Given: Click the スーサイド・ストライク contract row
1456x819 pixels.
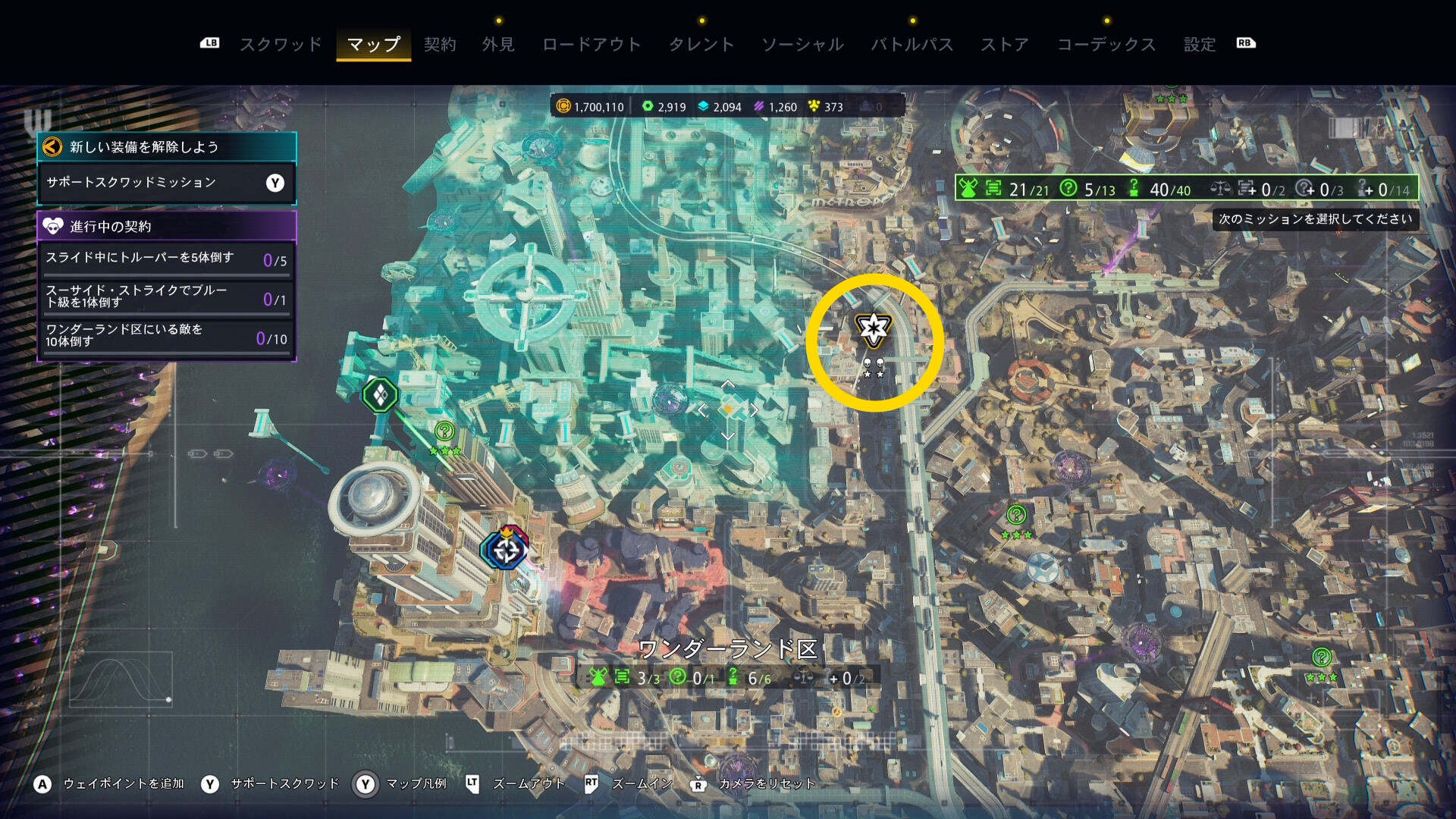Looking at the screenshot, I should pyautogui.click(x=166, y=297).
